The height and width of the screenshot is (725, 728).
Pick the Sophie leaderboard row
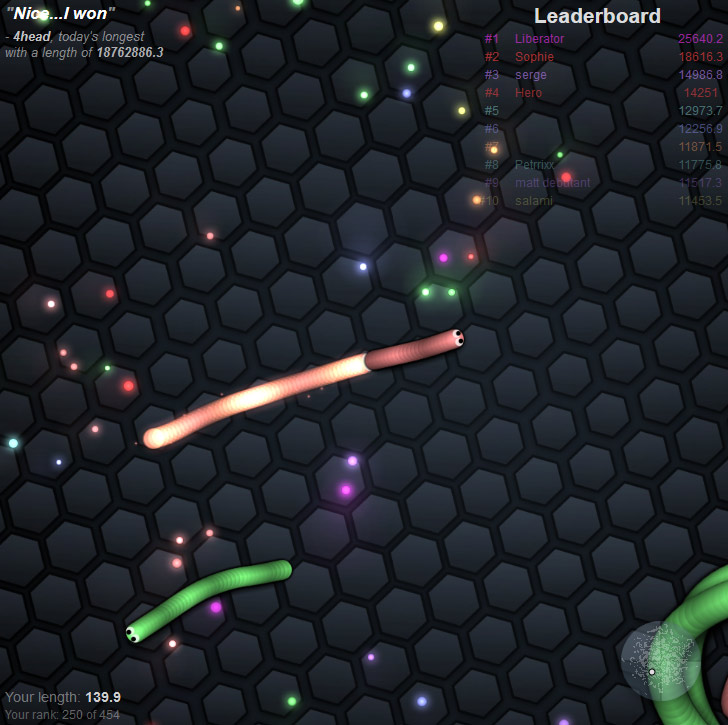[534, 57]
